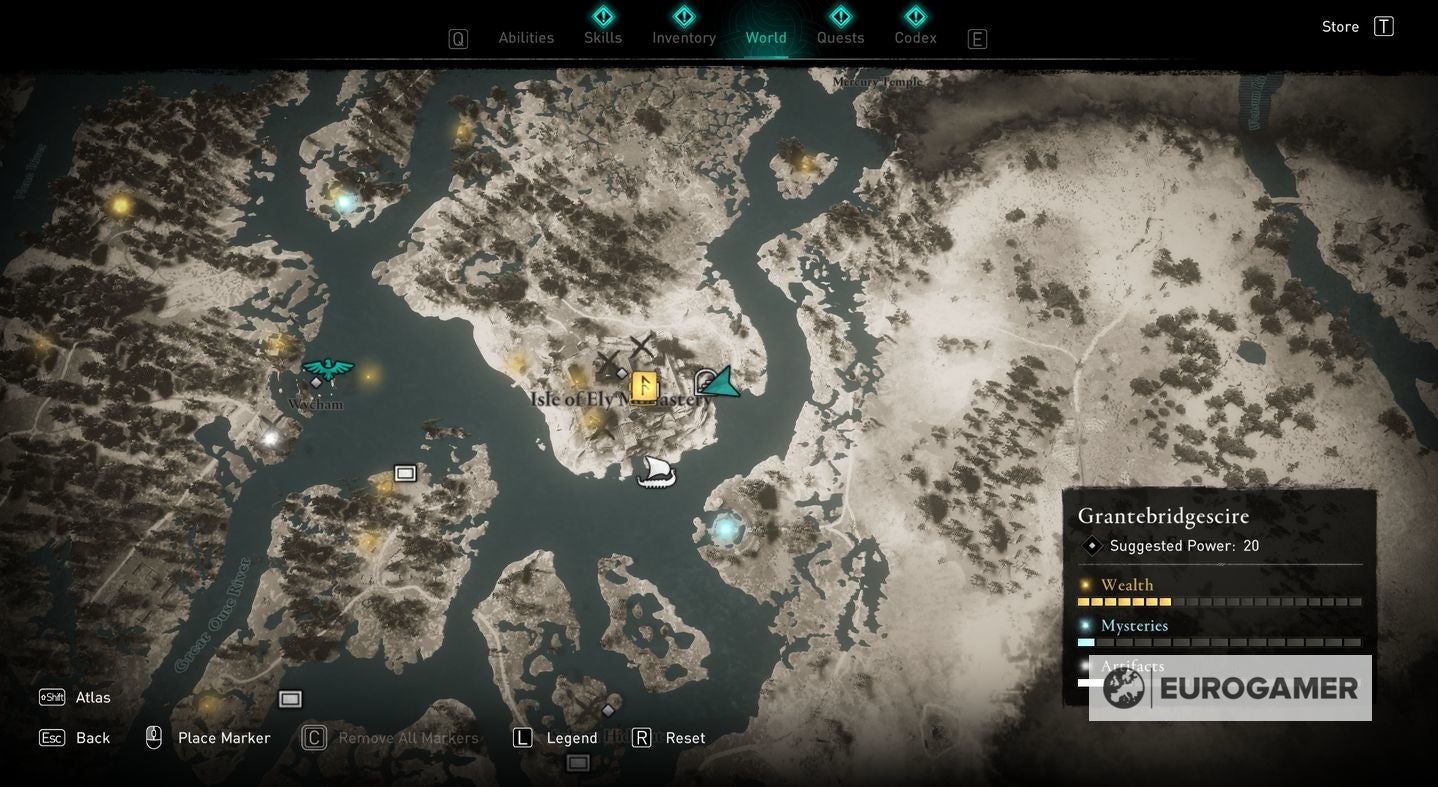Viewport: 1438px width, 787px height.
Task: Click the grey hideout icon beside the player arrow
Action: click(703, 380)
